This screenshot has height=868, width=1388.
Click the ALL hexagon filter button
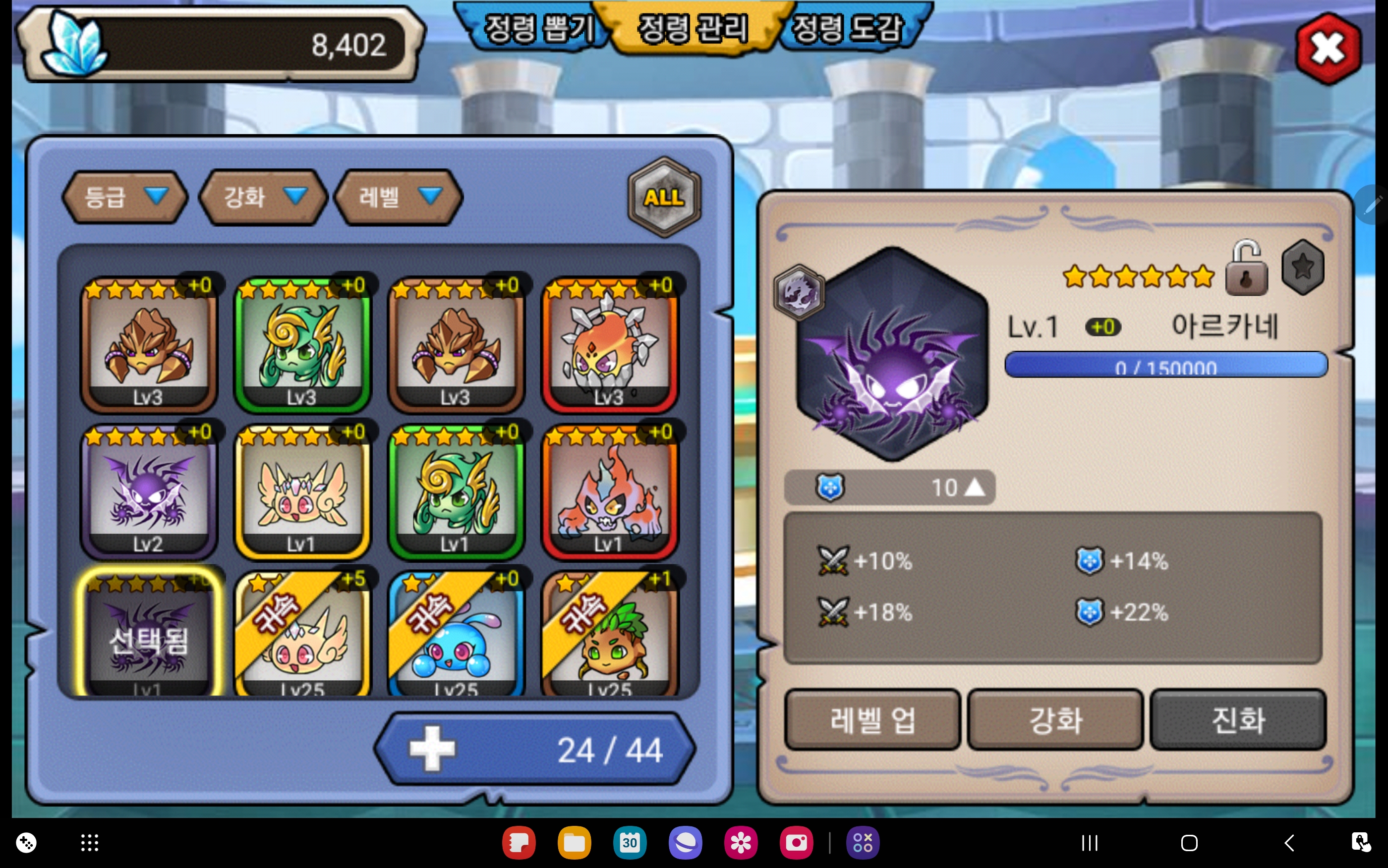664,197
